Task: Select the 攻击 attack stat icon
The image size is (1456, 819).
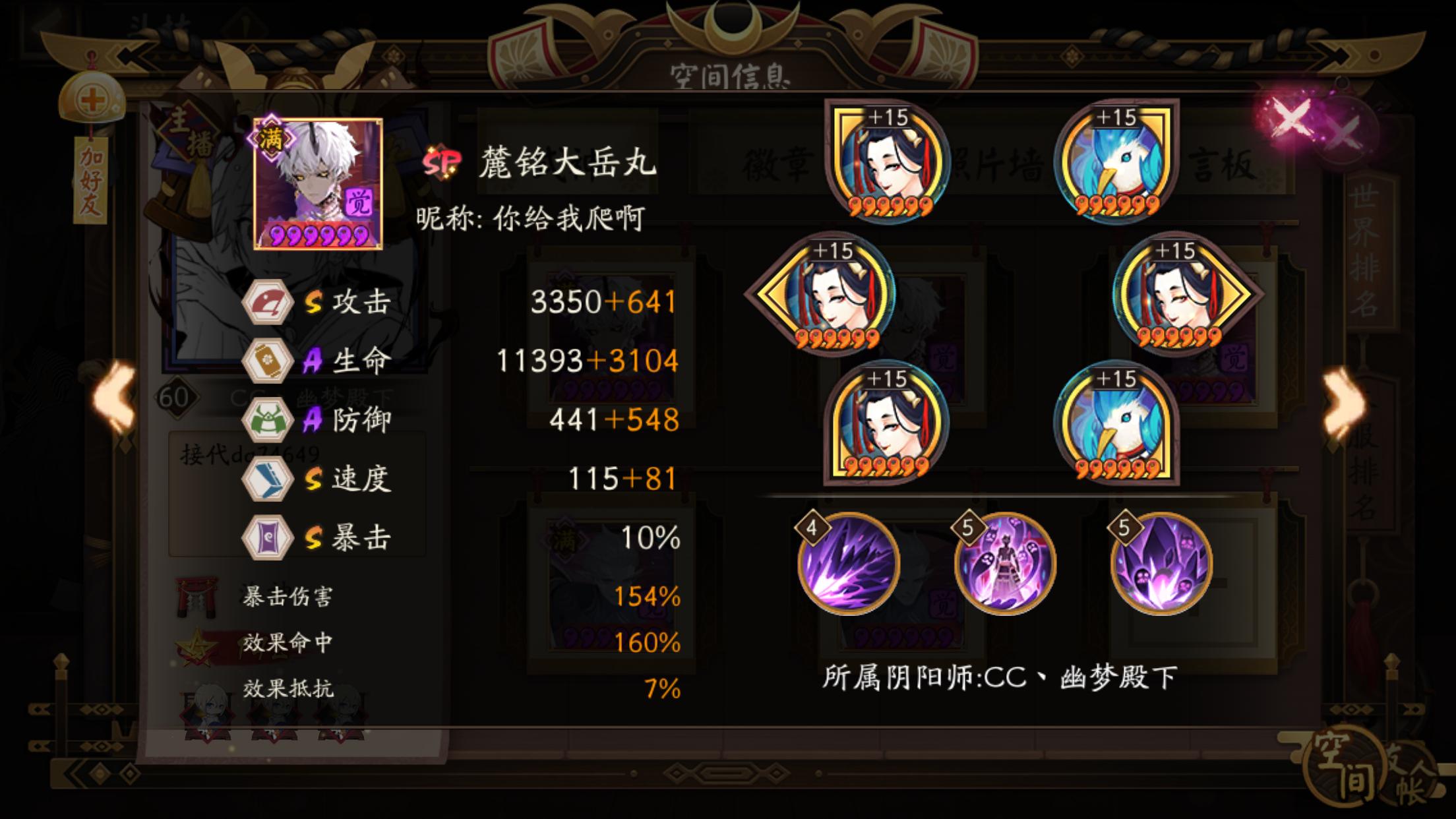Action: 272,303
